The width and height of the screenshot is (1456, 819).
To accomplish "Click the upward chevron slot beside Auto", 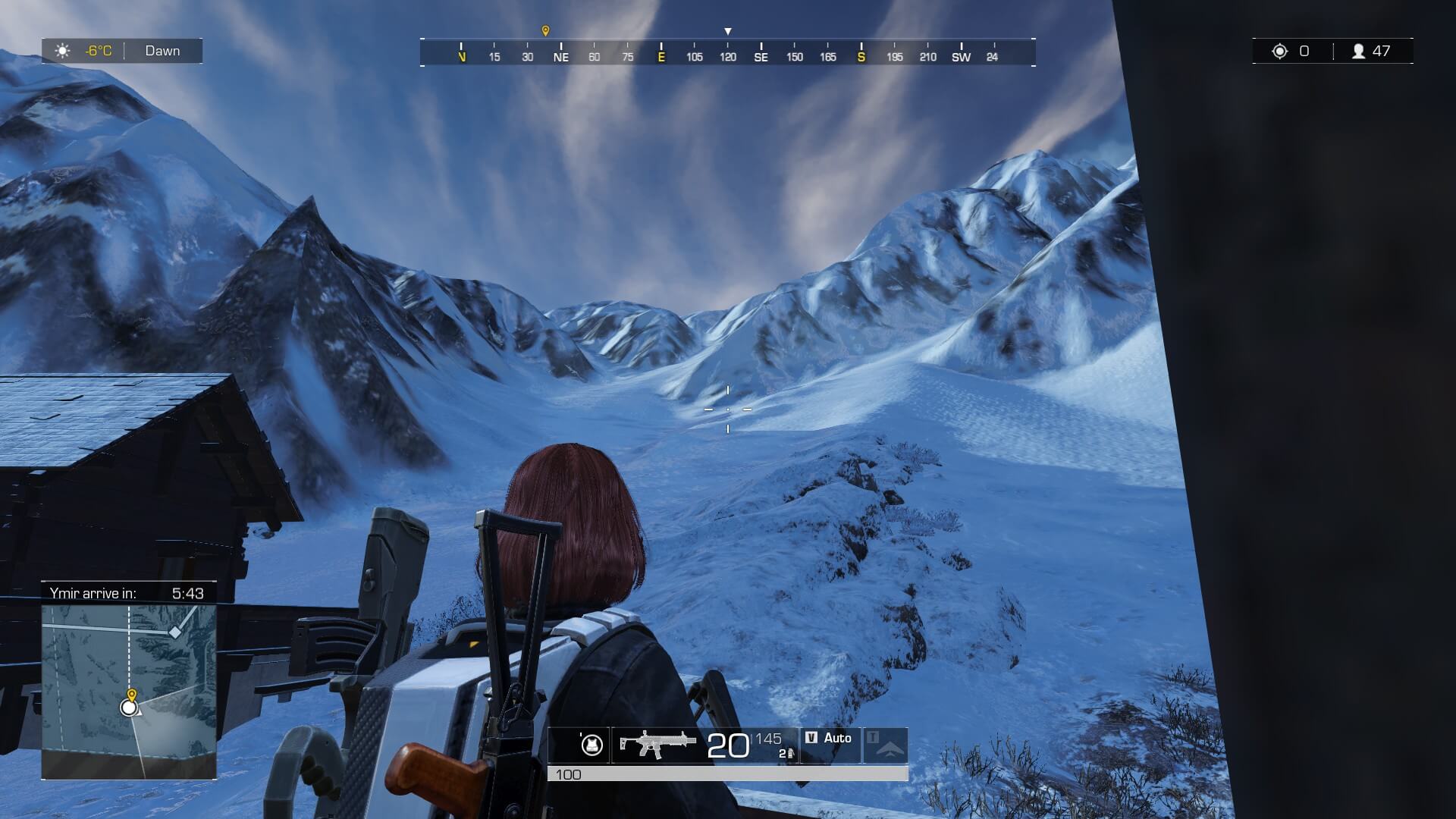I will [x=886, y=745].
